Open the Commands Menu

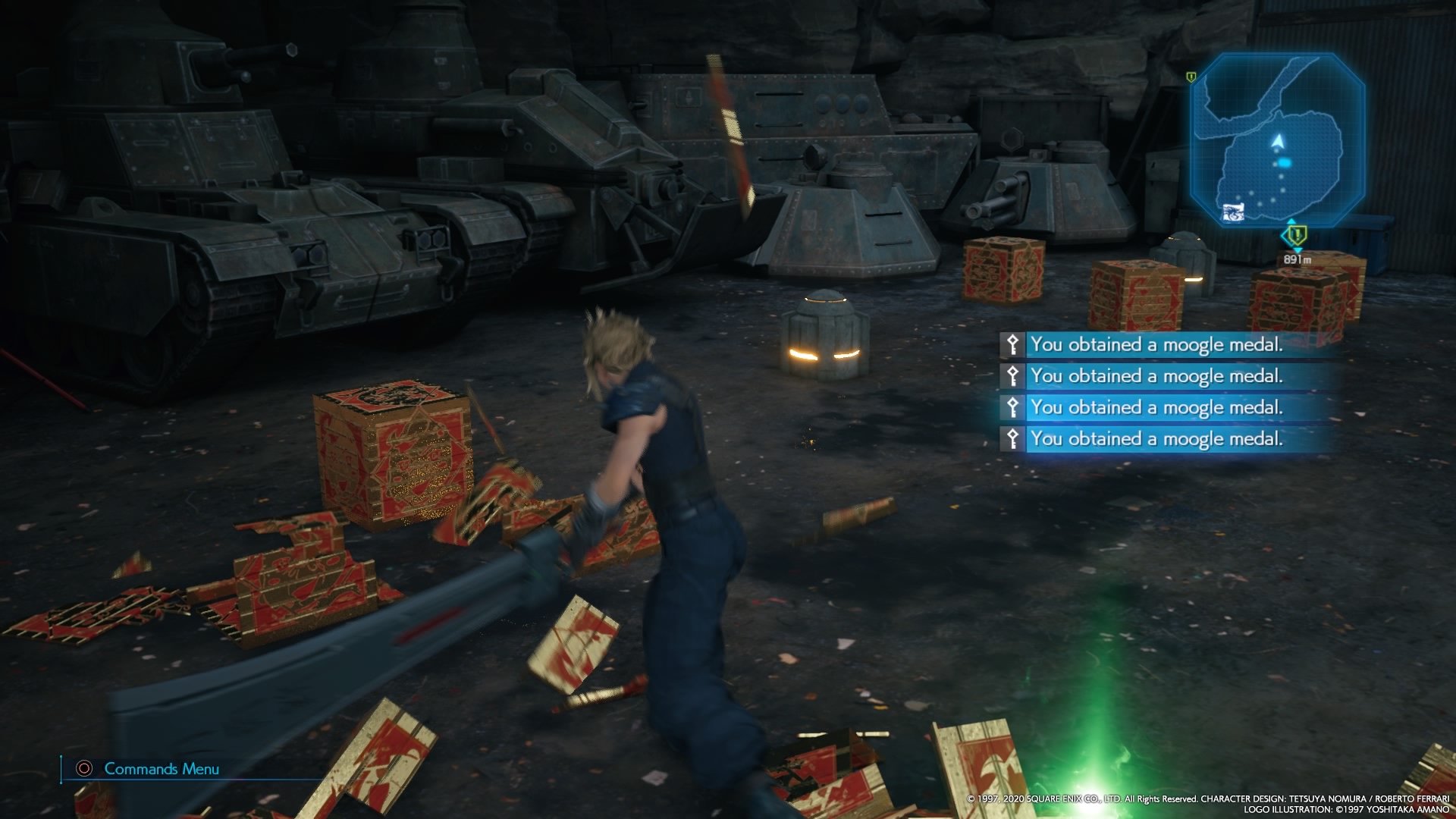[x=162, y=768]
